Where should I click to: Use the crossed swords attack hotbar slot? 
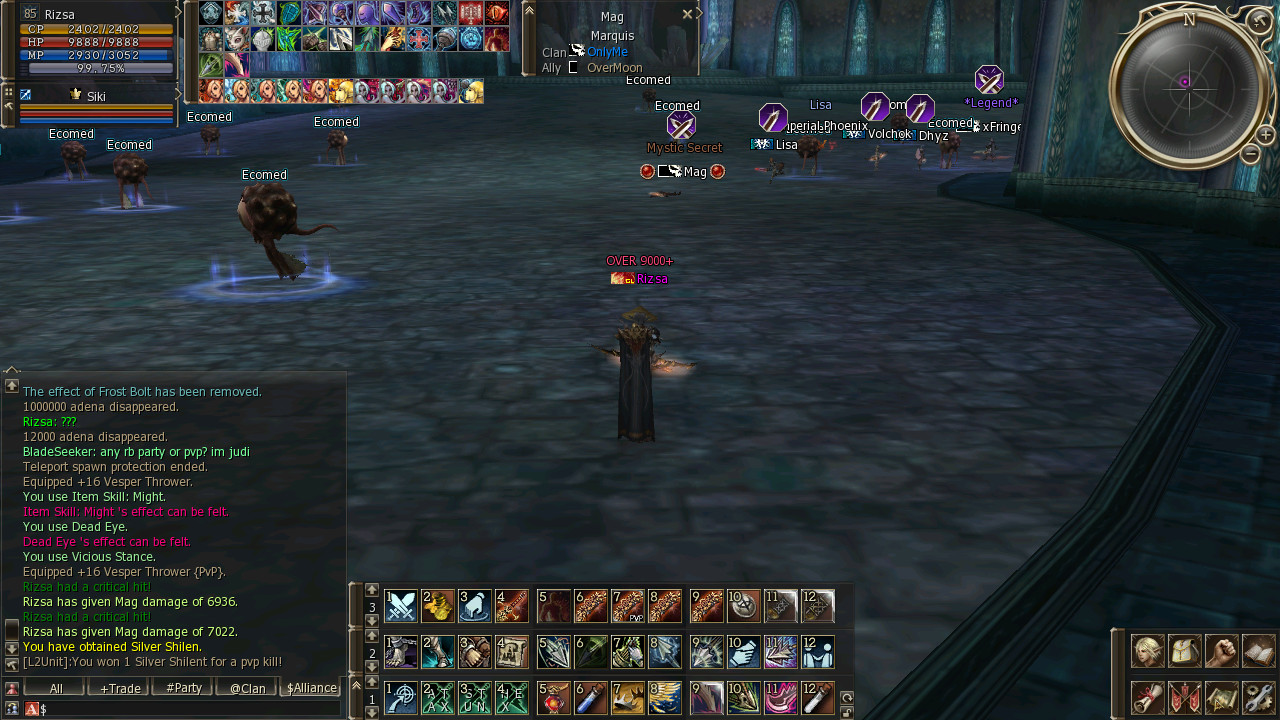pos(401,606)
